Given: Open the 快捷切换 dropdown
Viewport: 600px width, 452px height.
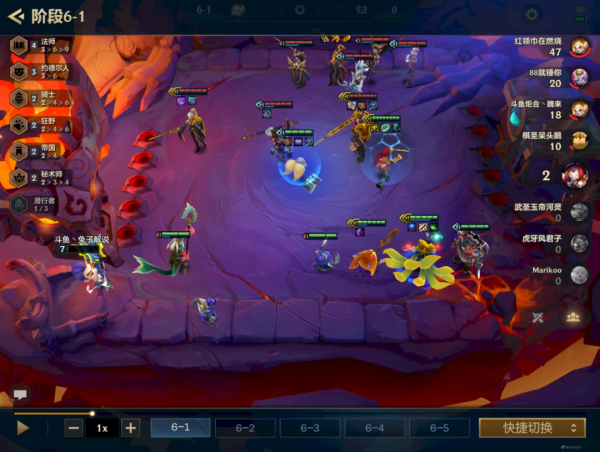Looking at the screenshot, I should click(531, 427).
